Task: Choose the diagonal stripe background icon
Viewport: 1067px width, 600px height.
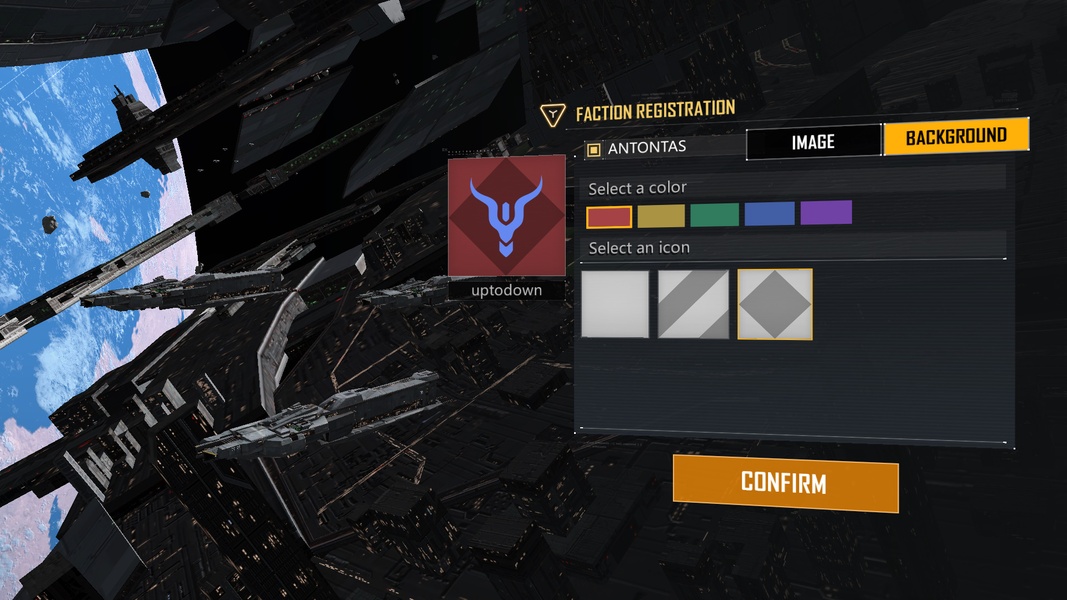Action: coord(693,304)
